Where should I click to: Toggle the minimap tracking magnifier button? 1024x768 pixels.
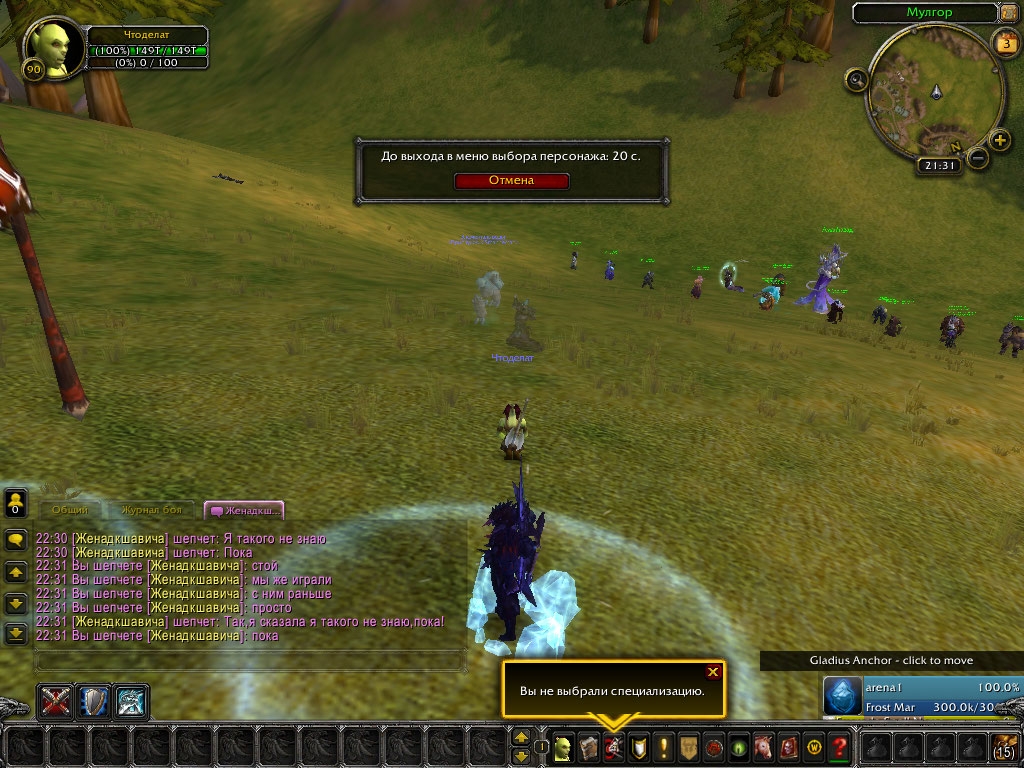point(857,80)
